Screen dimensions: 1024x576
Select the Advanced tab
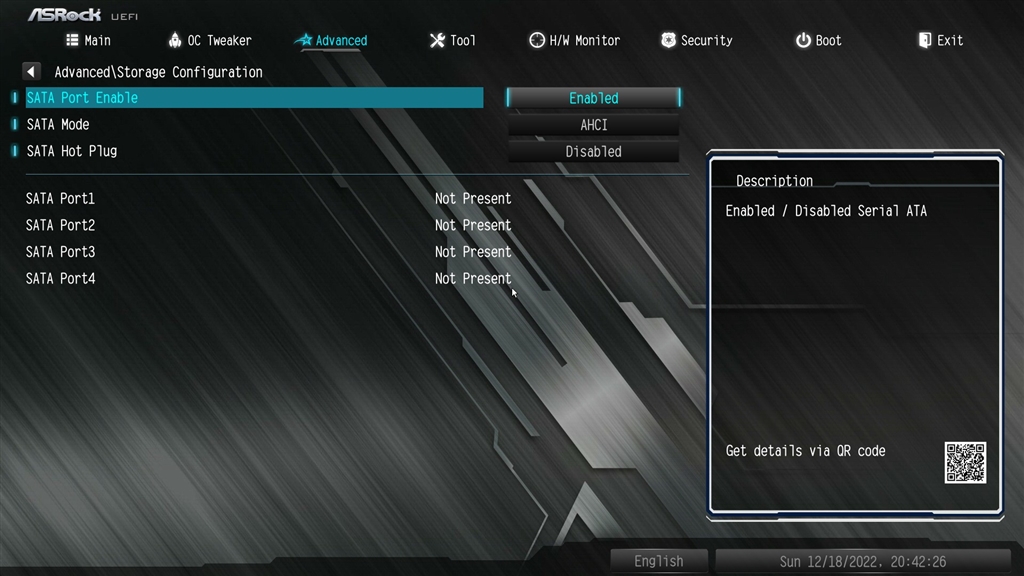(x=331, y=40)
